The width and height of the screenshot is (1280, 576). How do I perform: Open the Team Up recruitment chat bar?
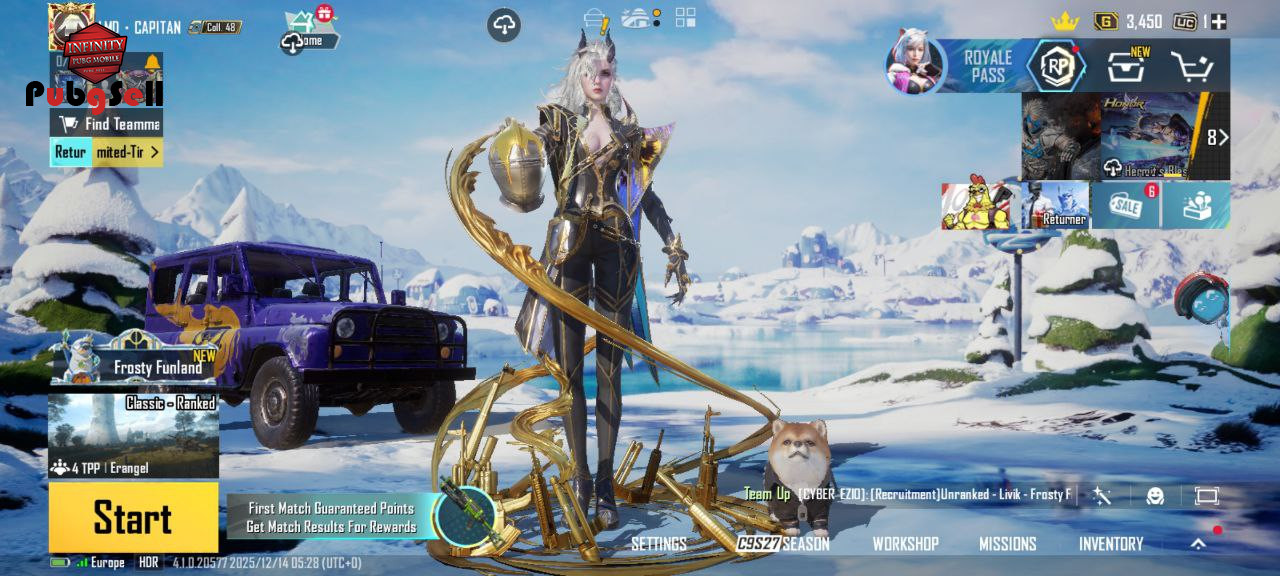coord(908,495)
